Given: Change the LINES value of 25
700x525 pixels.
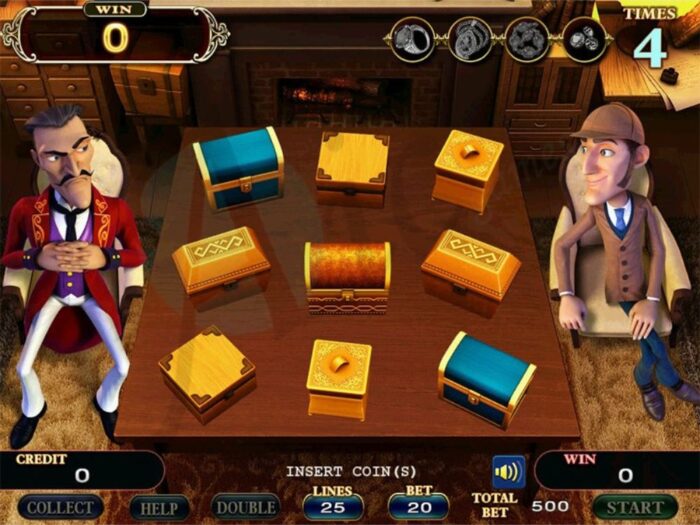Looking at the screenshot, I should point(333,506).
